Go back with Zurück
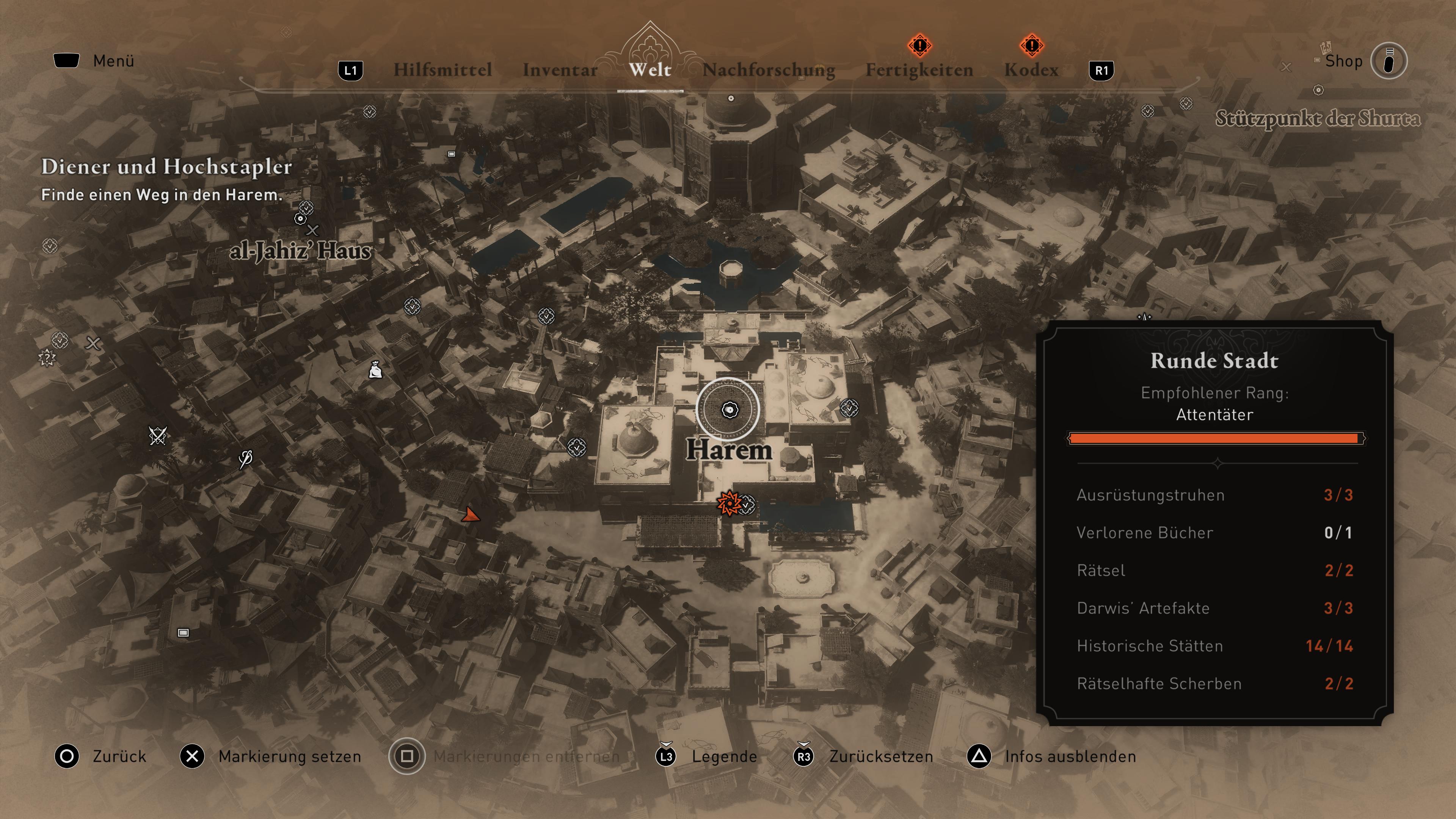1456x819 pixels. [x=119, y=756]
